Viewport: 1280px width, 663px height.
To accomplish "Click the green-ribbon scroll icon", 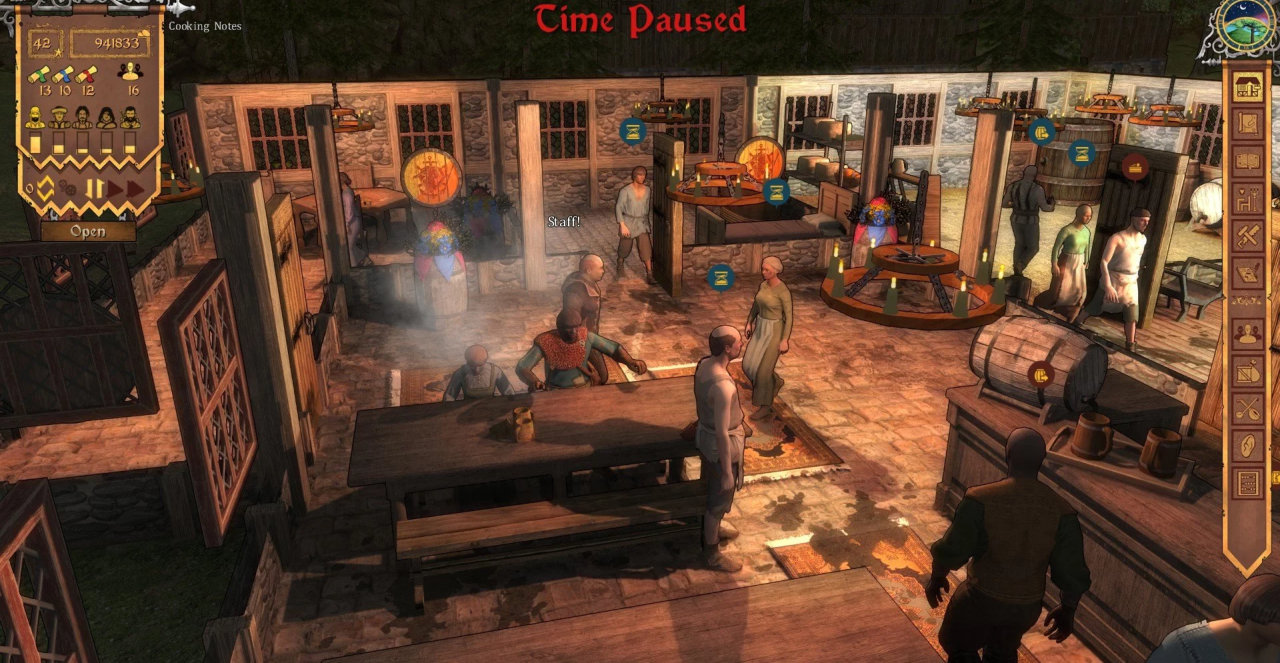I will [x=39, y=74].
